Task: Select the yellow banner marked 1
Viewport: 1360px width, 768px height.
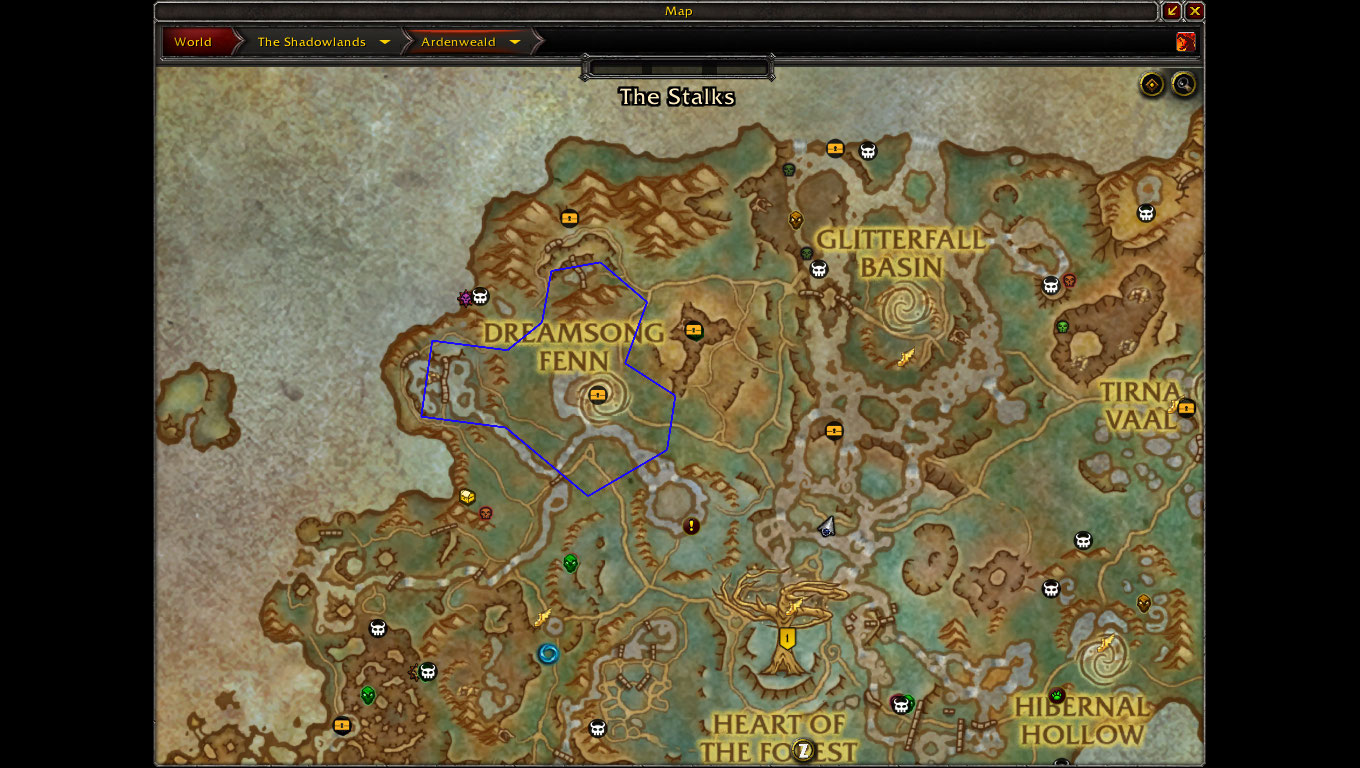Action: pos(788,637)
